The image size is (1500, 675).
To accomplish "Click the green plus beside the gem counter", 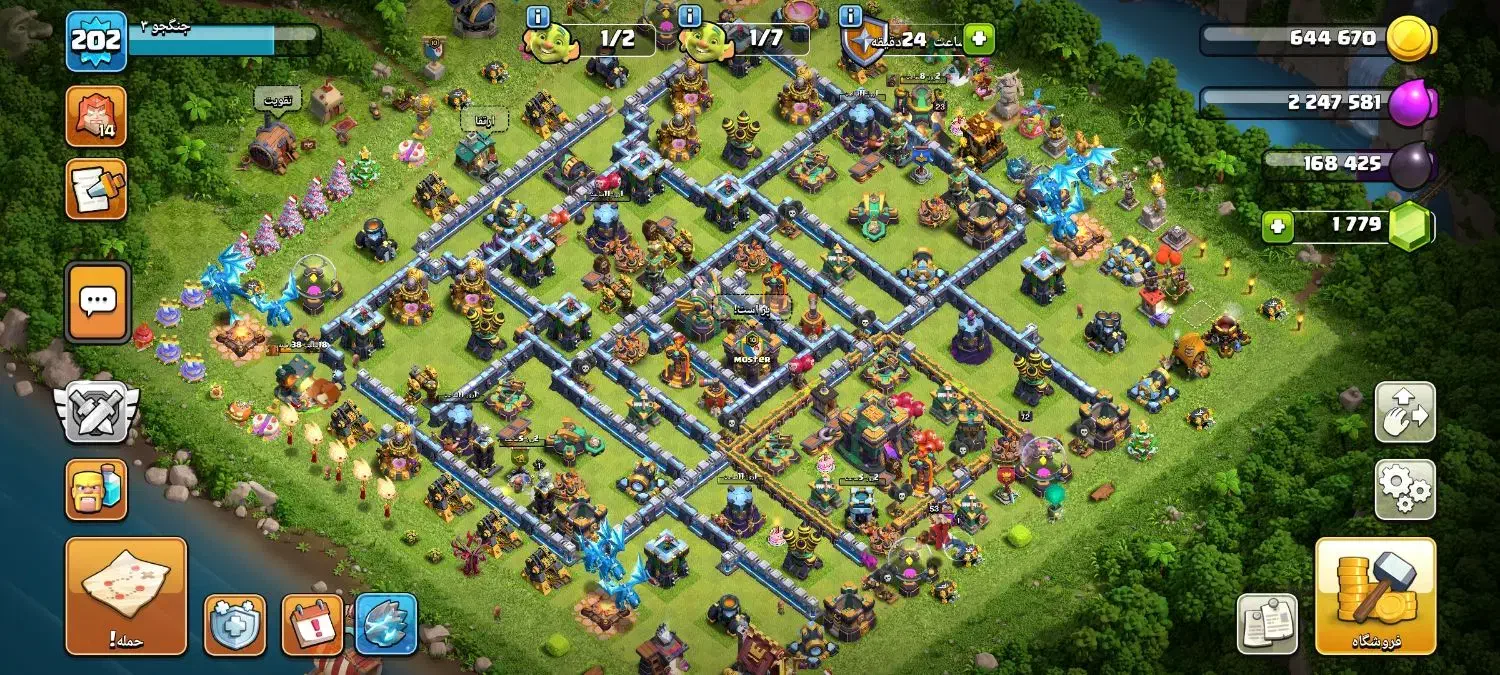I will [x=1276, y=227].
